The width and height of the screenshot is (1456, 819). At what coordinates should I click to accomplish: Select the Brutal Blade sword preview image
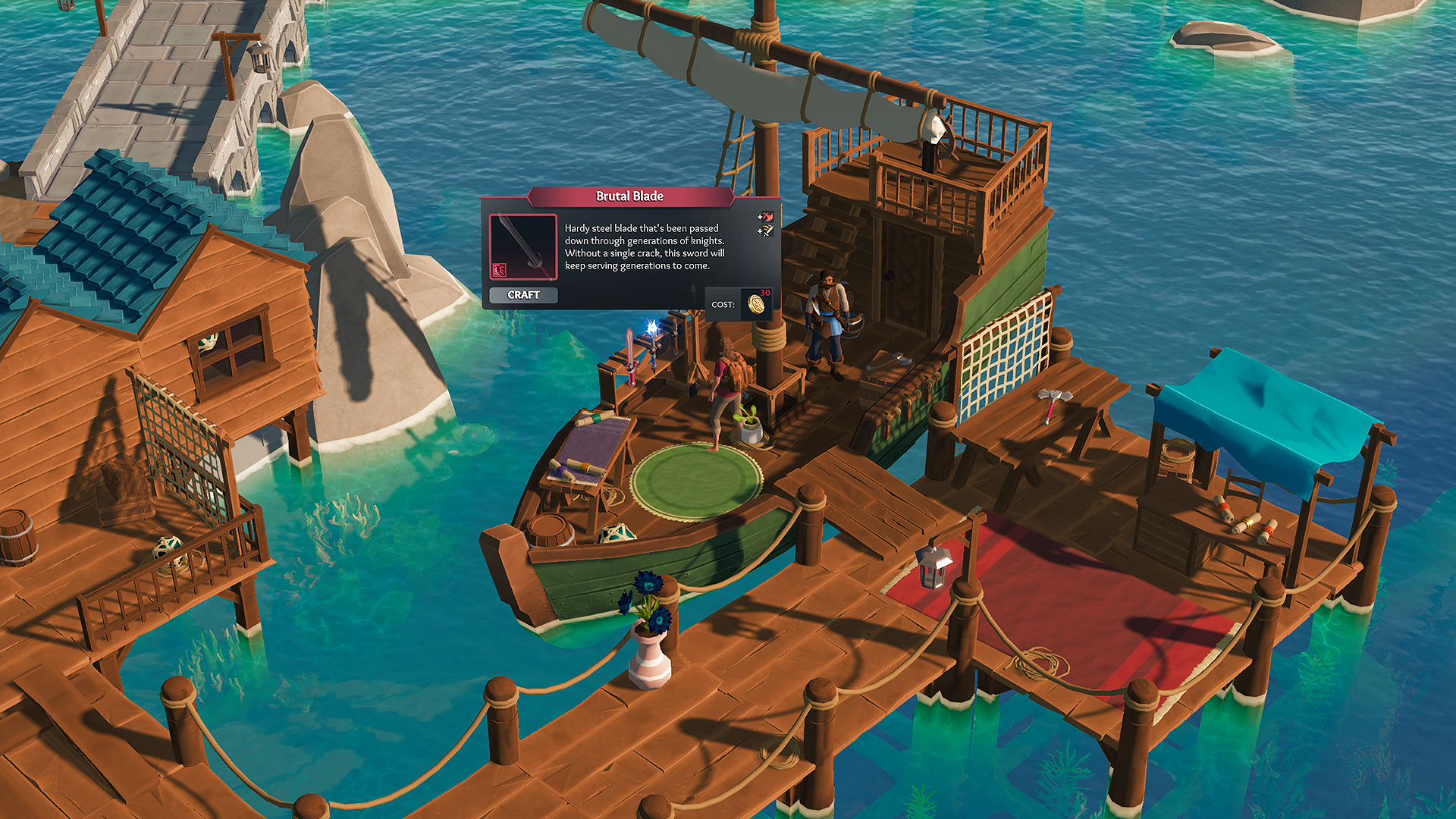click(x=523, y=246)
